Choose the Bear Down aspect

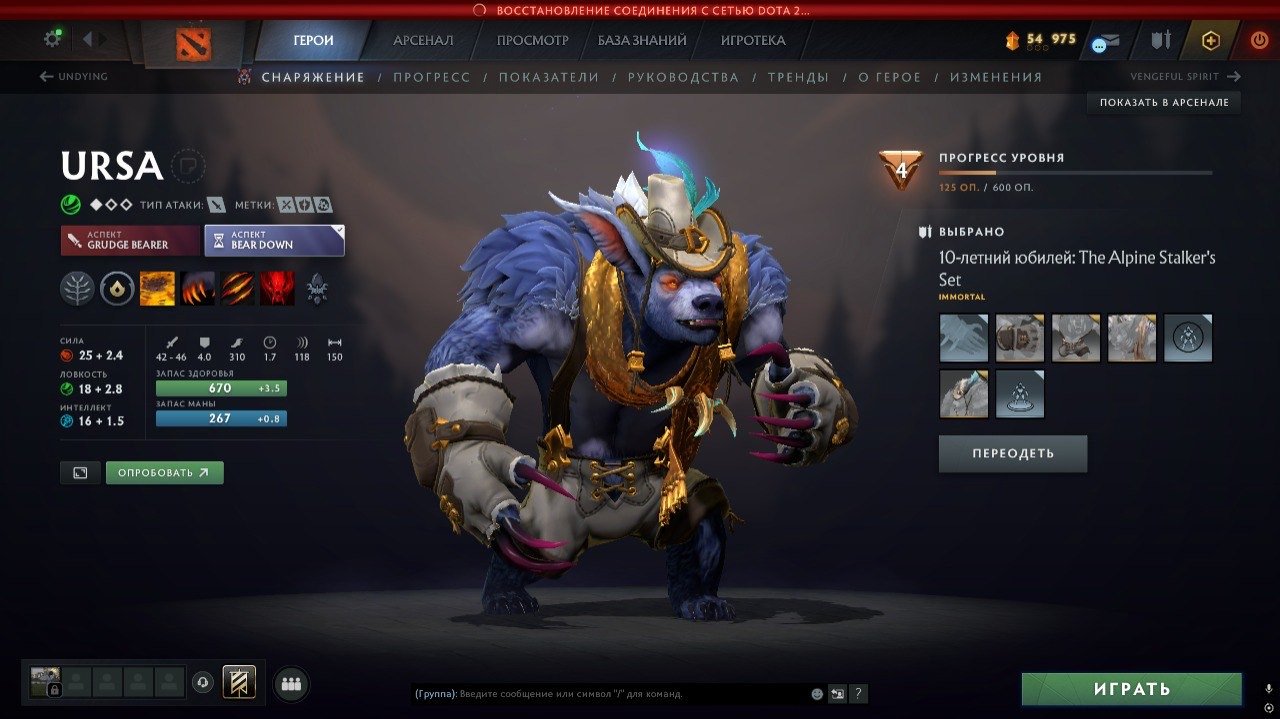pyautogui.click(x=274, y=240)
